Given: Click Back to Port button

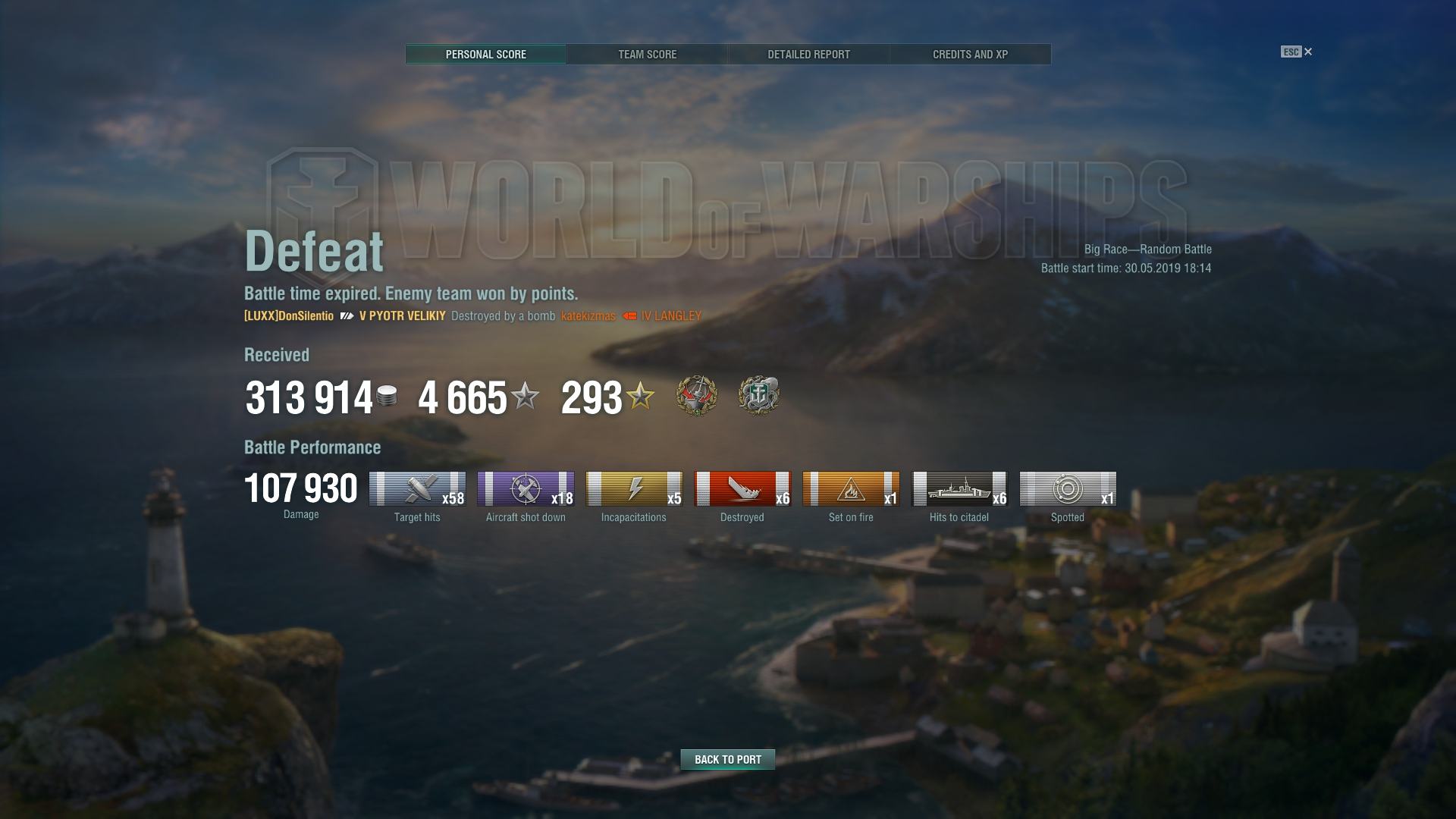Looking at the screenshot, I should pos(727,759).
